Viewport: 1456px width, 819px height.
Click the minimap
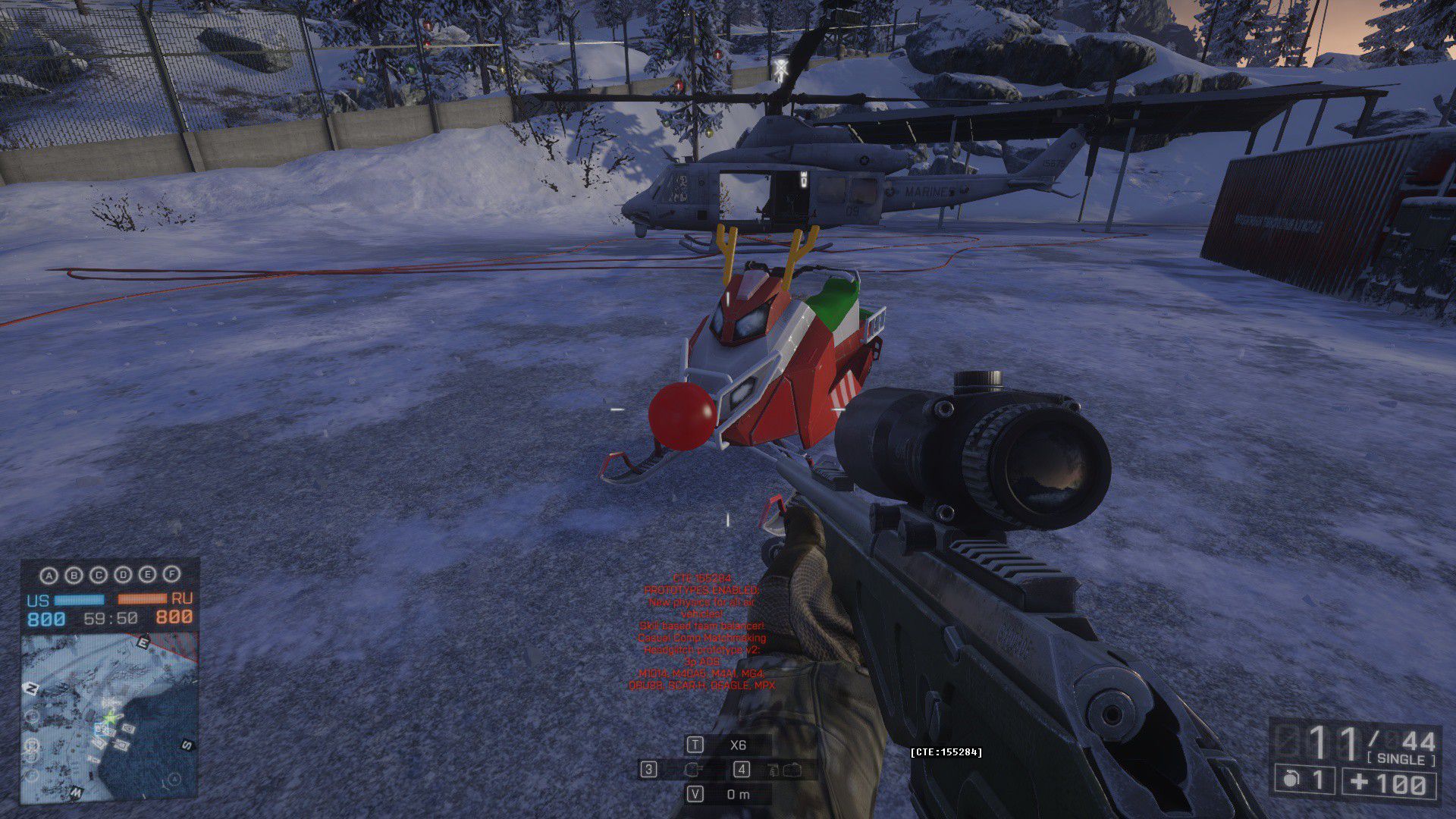click(x=110, y=717)
